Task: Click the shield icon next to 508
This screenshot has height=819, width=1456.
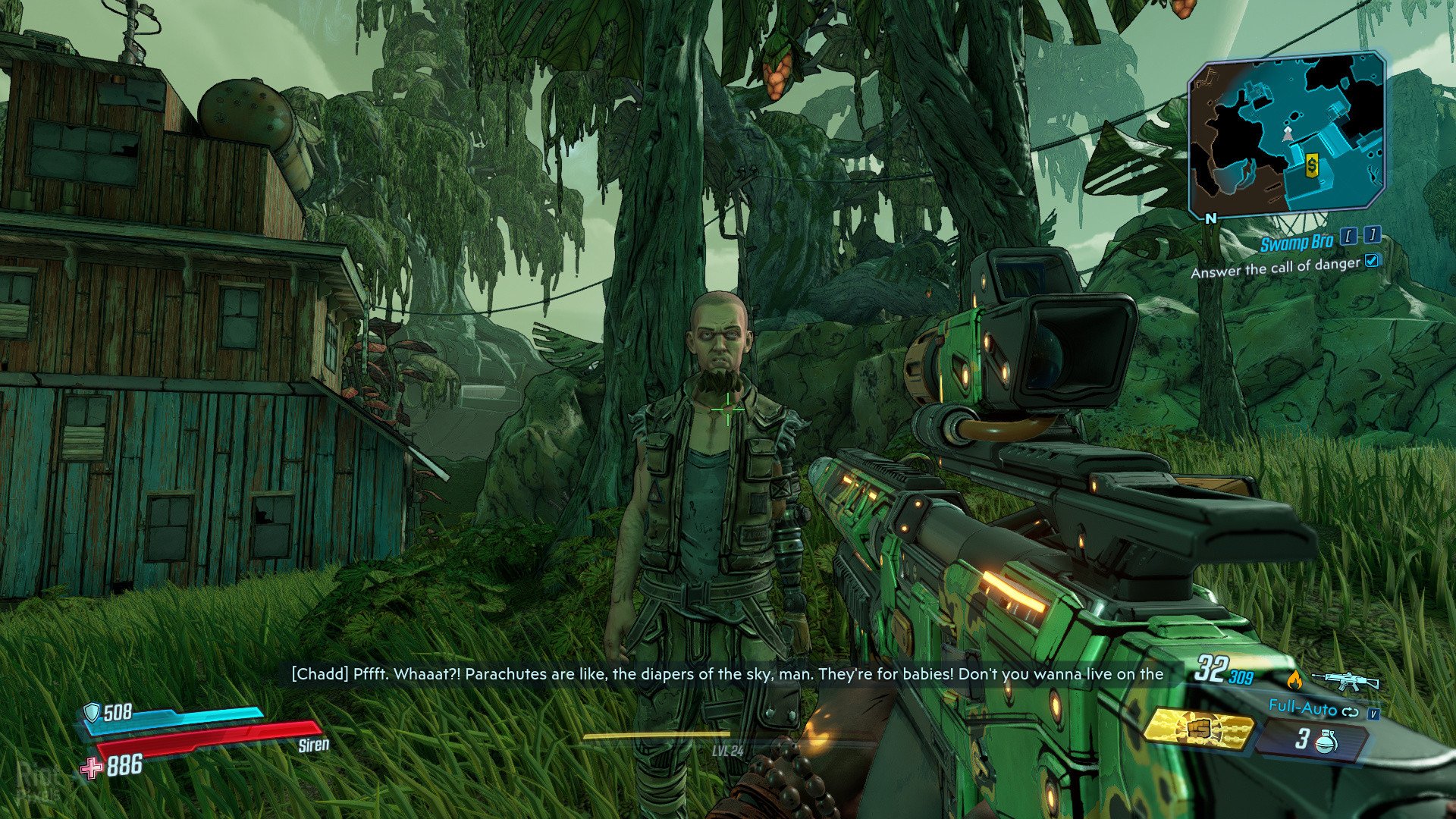Action: pos(93,711)
